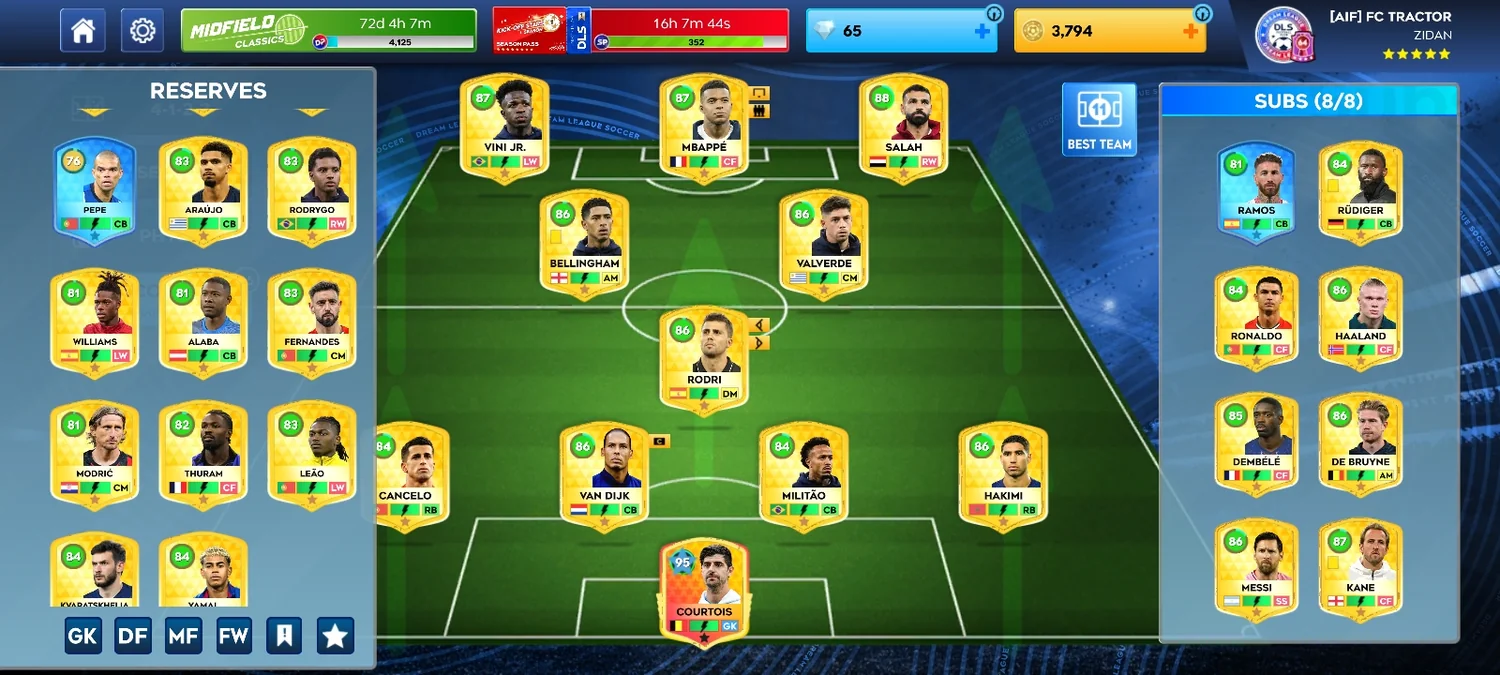This screenshot has width=1500, height=675.
Task: Go to the home screen
Action: point(82,30)
